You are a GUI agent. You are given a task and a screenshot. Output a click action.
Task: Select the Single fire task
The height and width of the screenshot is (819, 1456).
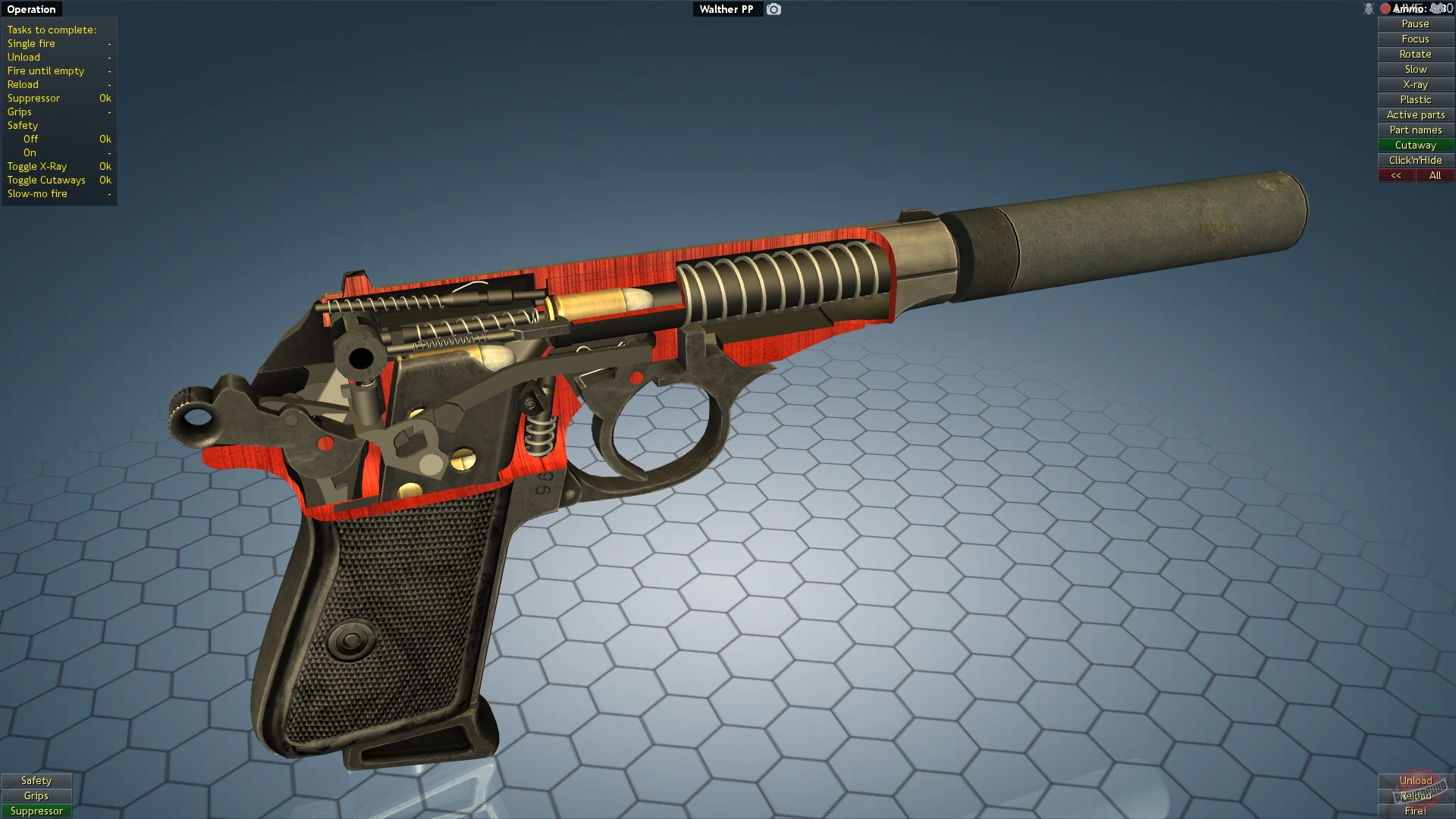pos(30,43)
